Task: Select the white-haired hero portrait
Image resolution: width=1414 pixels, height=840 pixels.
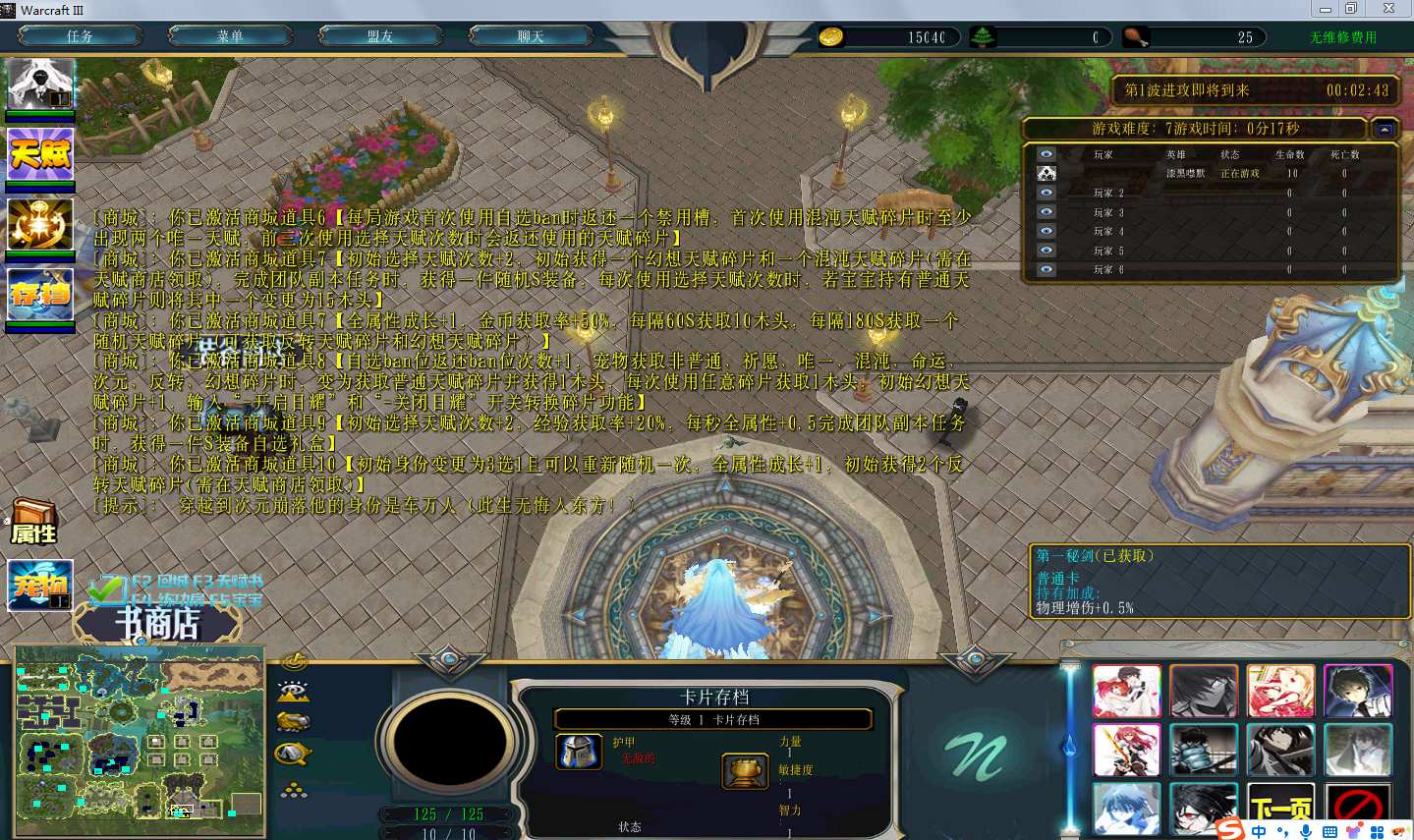Action: pyautogui.click(x=40, y=84)
